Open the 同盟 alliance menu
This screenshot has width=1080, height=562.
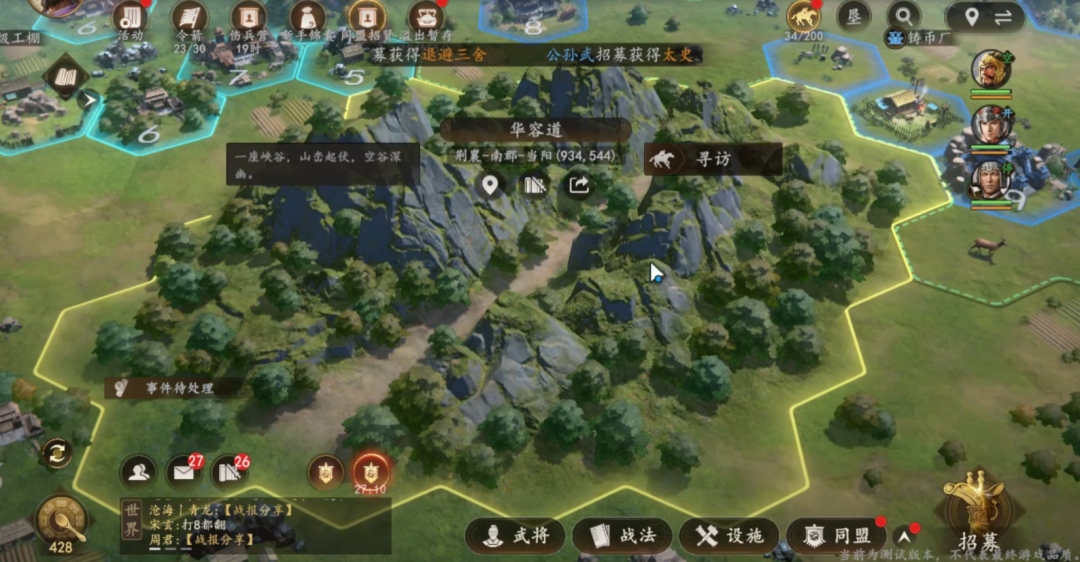[x=836, y=536]
